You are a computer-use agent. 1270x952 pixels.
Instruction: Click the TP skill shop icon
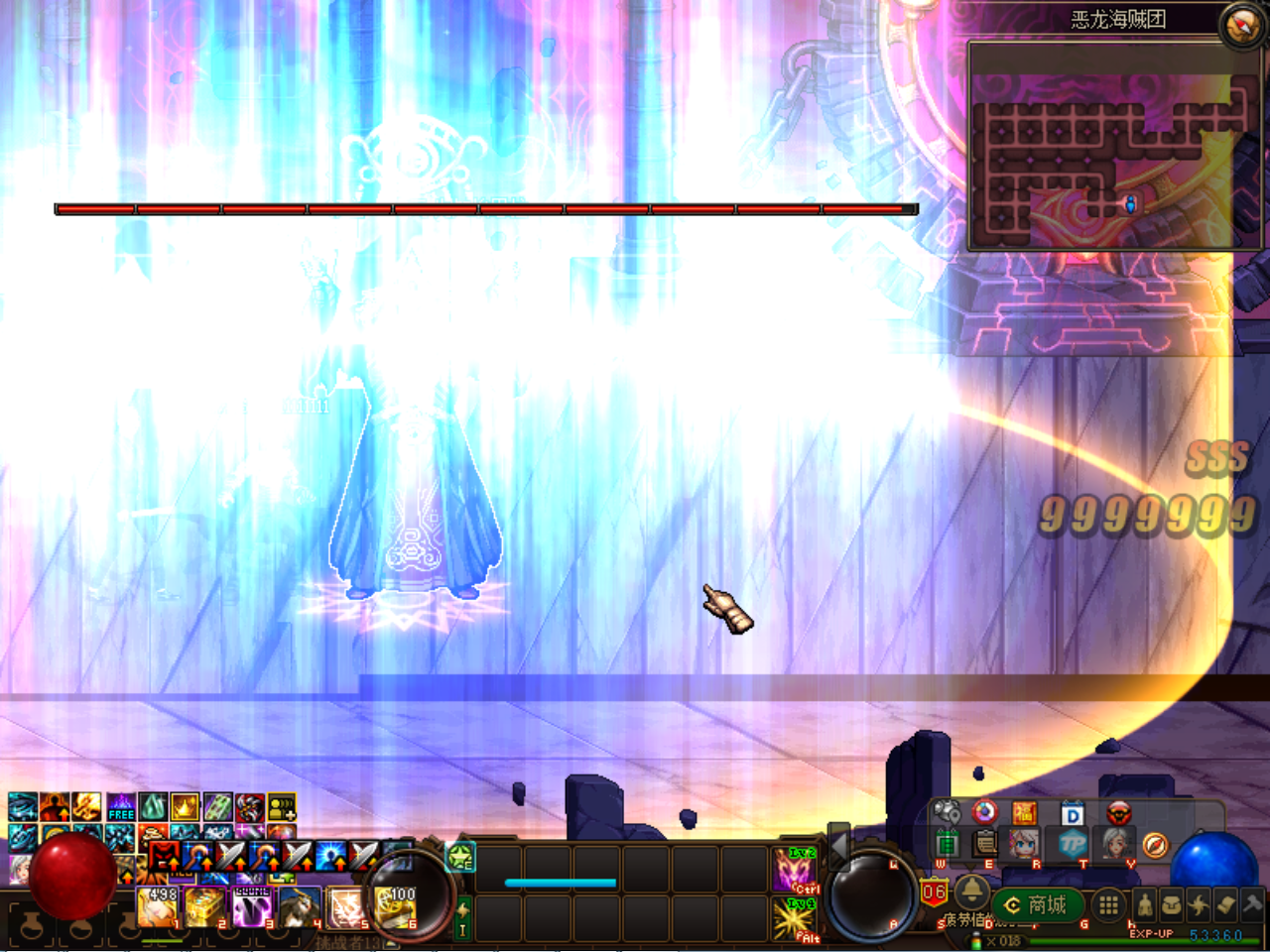click(1075, 845)
